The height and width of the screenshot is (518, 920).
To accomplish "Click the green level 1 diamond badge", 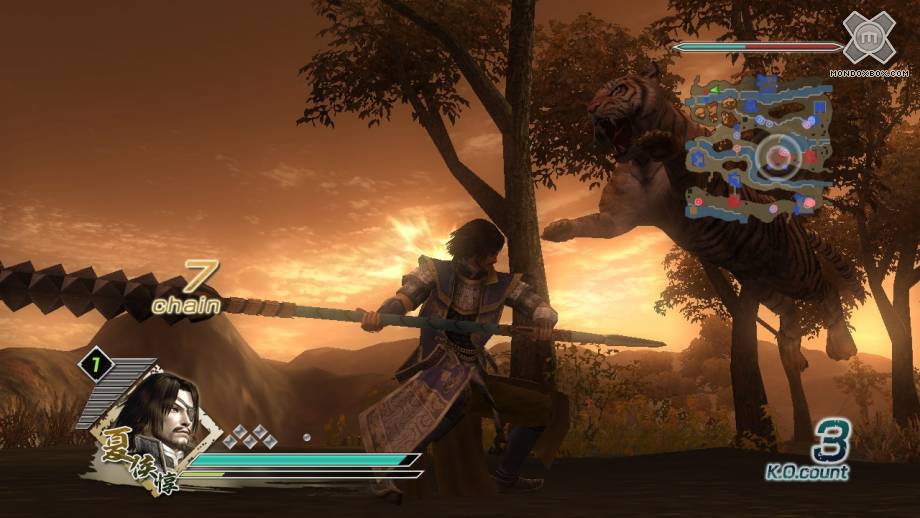I will [96, 366].
